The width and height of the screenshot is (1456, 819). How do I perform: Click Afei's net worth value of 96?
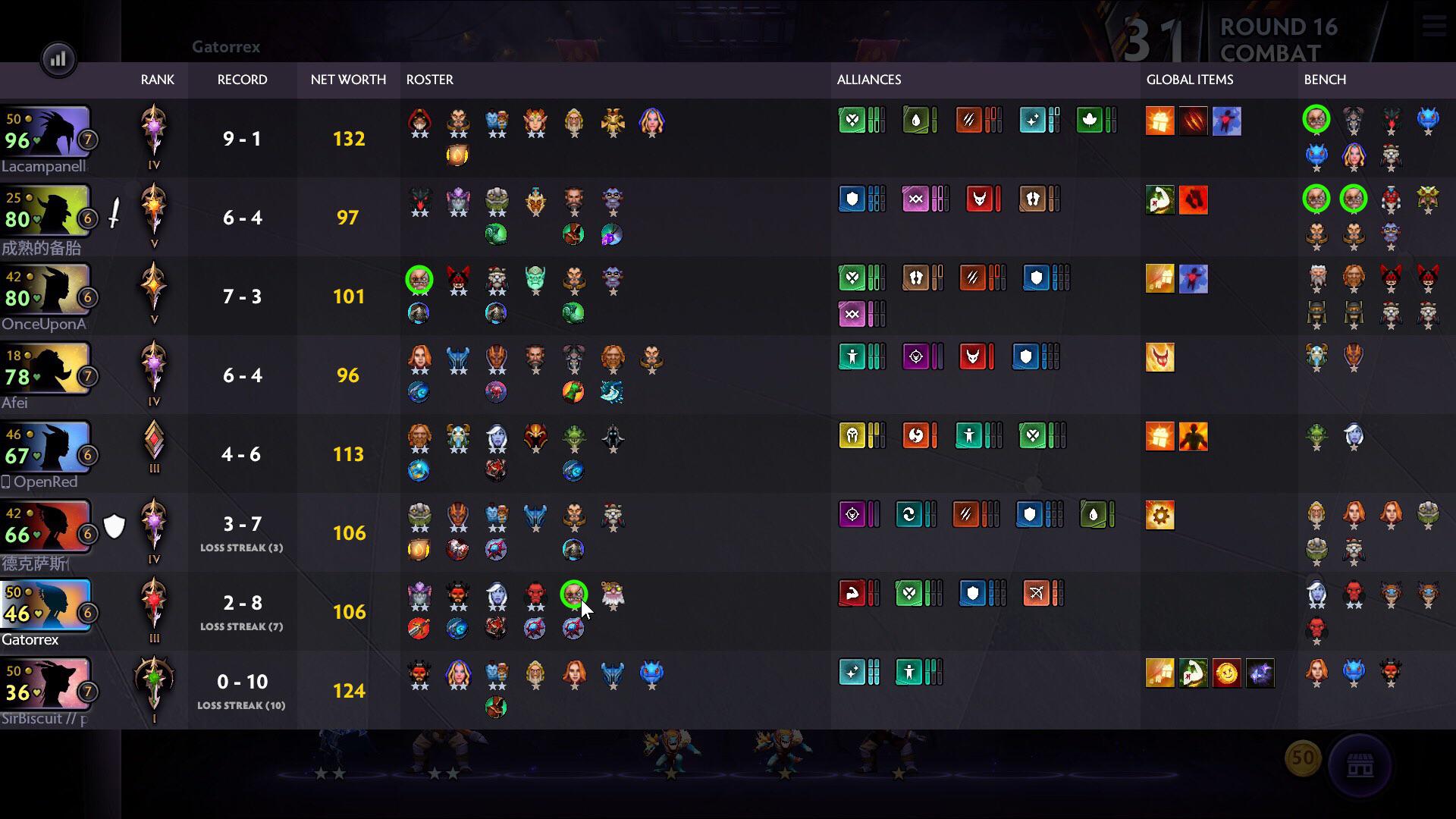[348, 375]
